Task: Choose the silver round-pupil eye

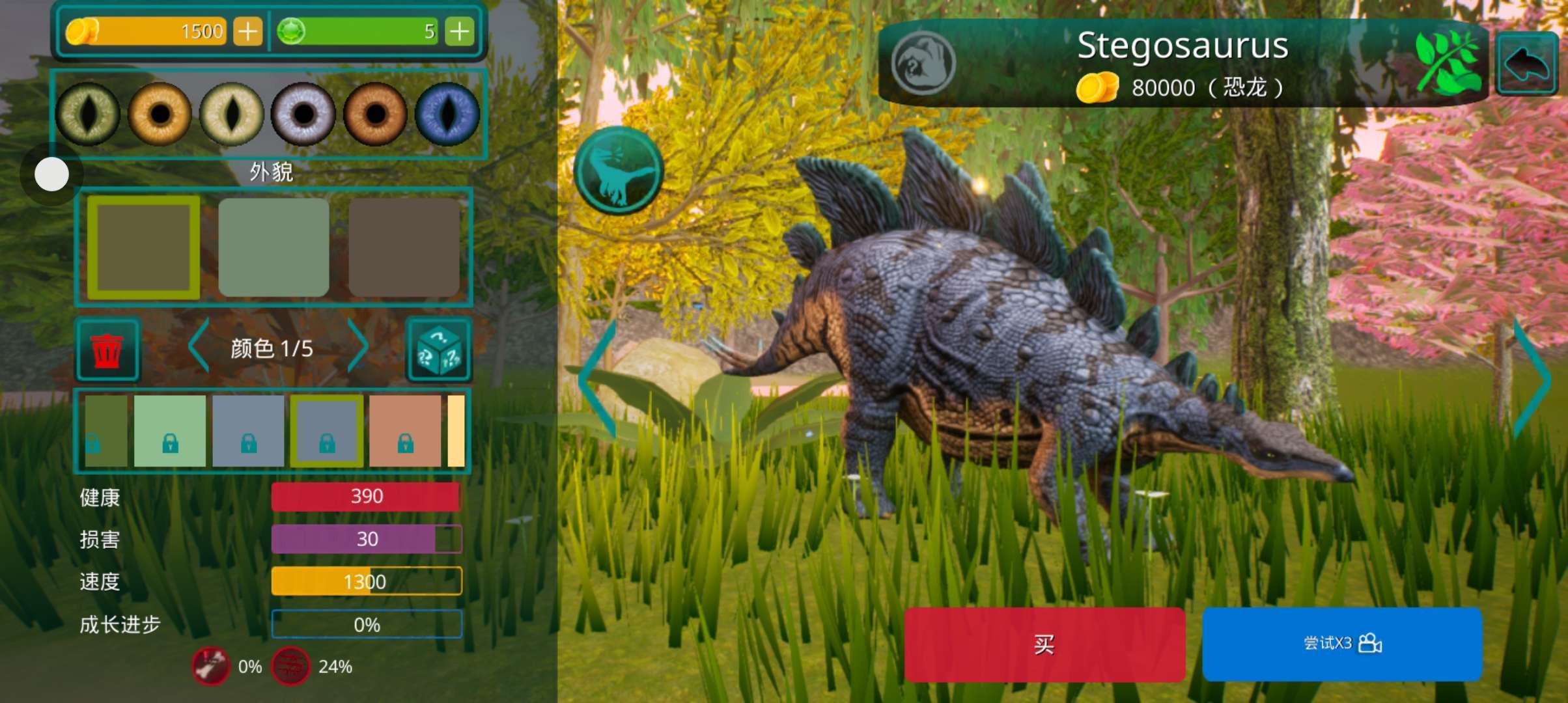Action: (x=303, y=114)
